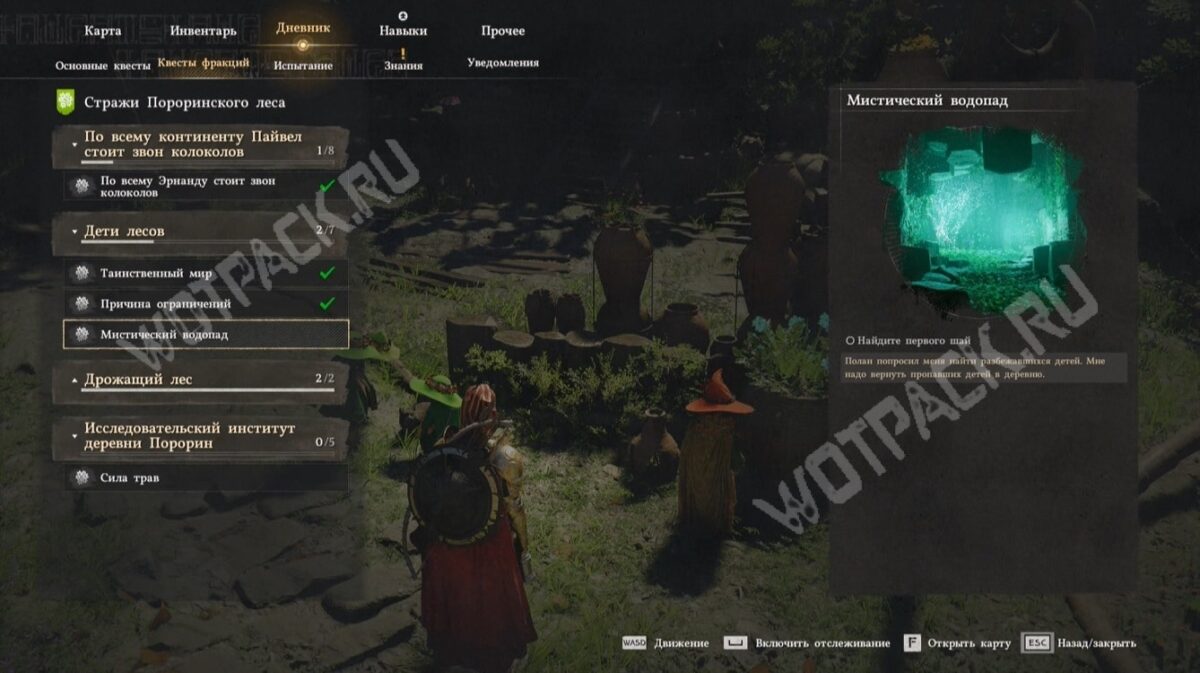Collapse the Дети лесов quest group
The width and height of the screenshot is (1200, 673).
point(200,232)
